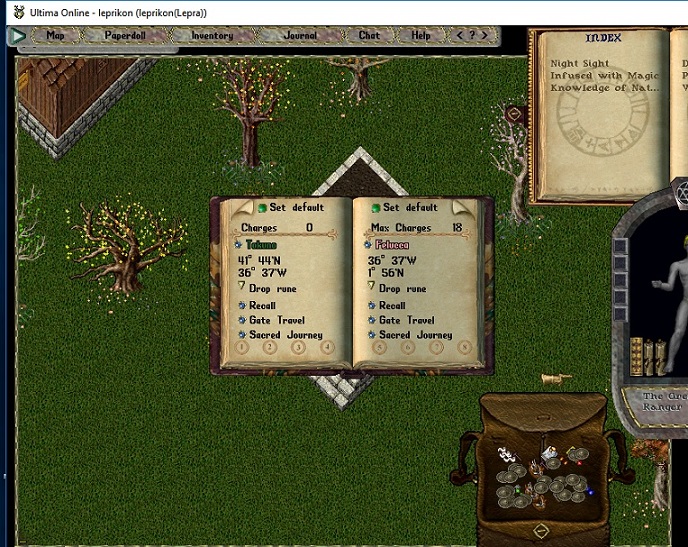The image size is (688, 547).
Task: Open the Chat menu entry
Action: click(x=369, y=35)
